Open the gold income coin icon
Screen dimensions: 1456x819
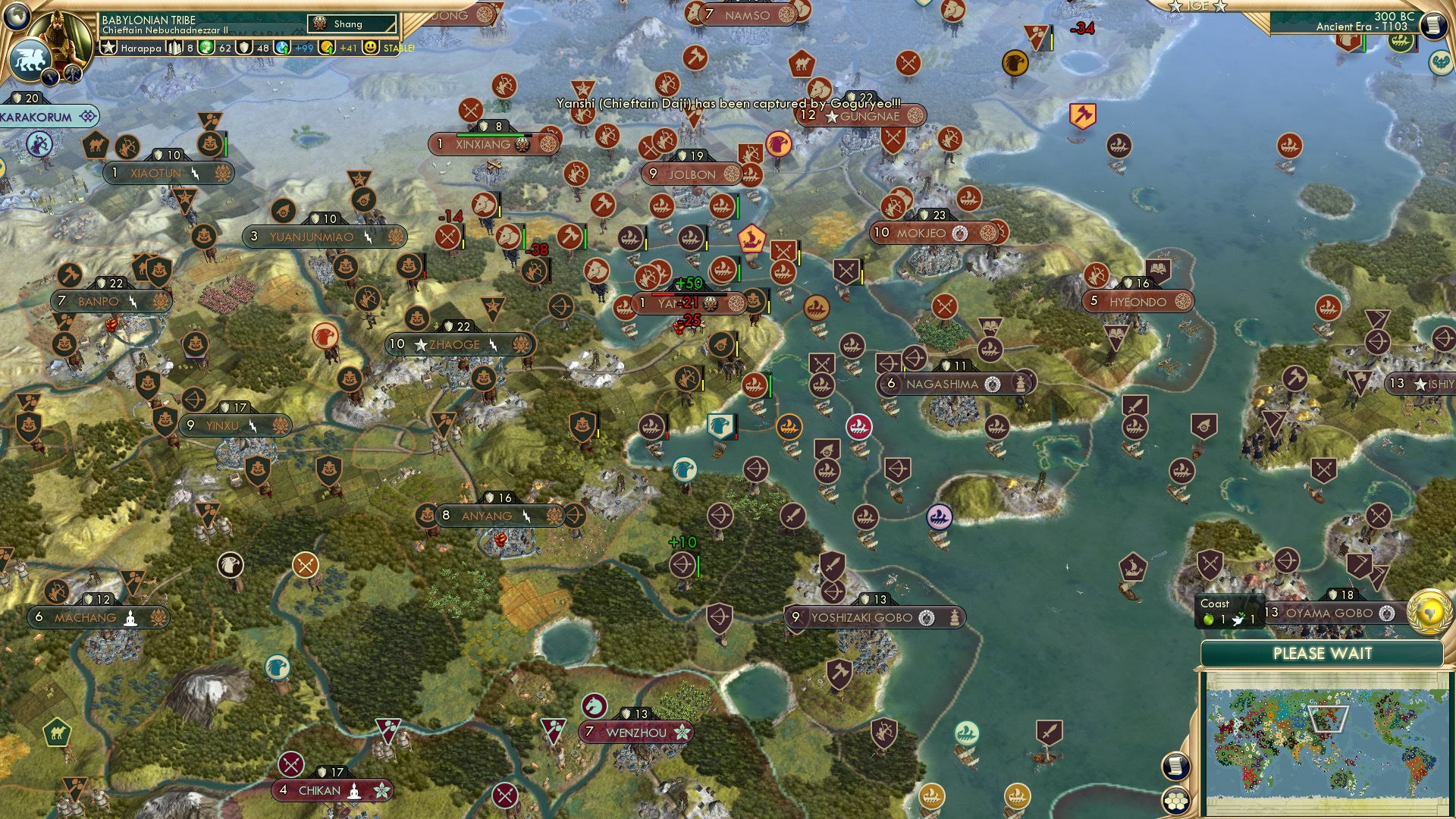pyautogui.click(x=326, y=48)
